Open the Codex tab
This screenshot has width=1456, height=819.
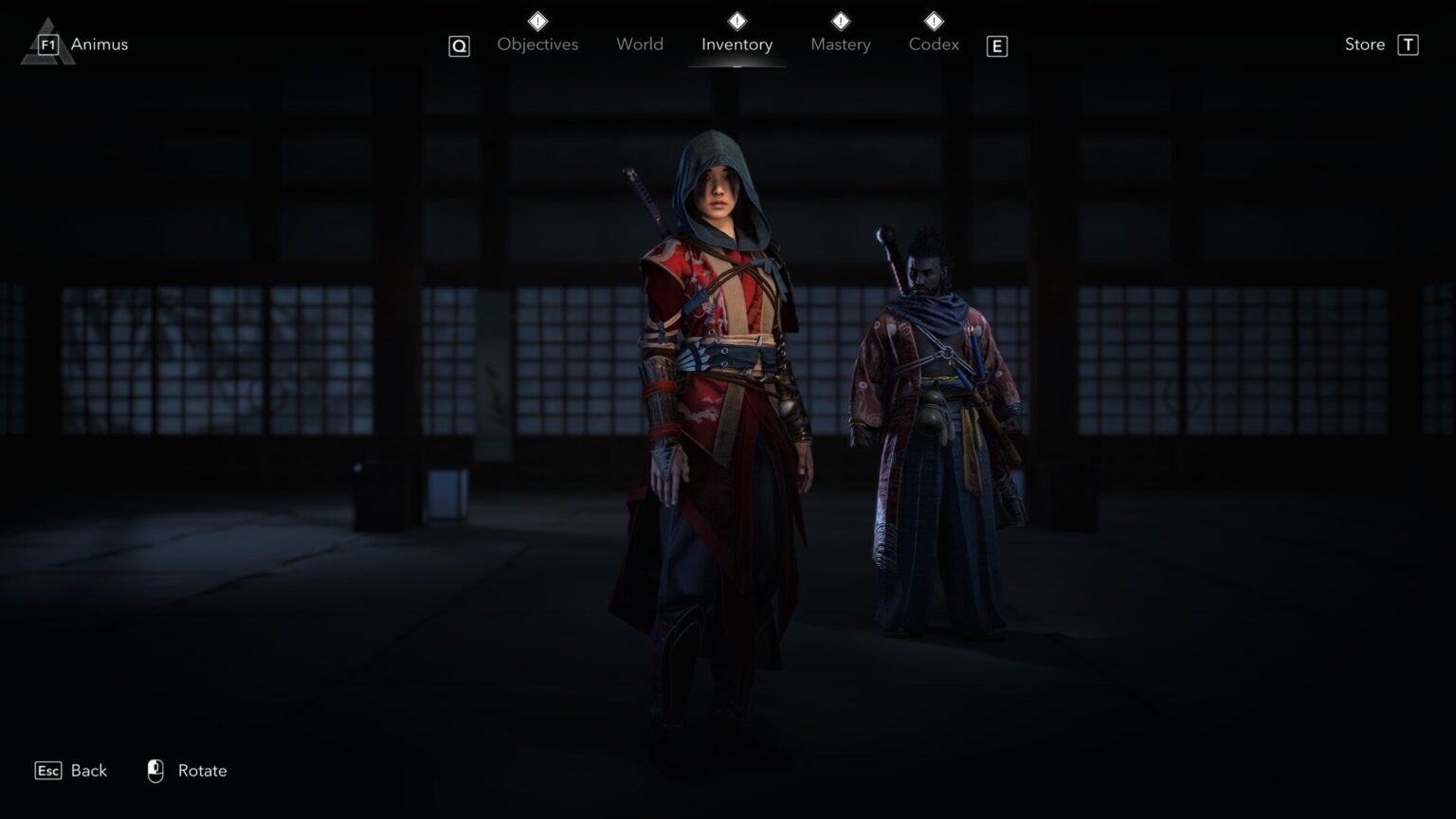(933, 44)
